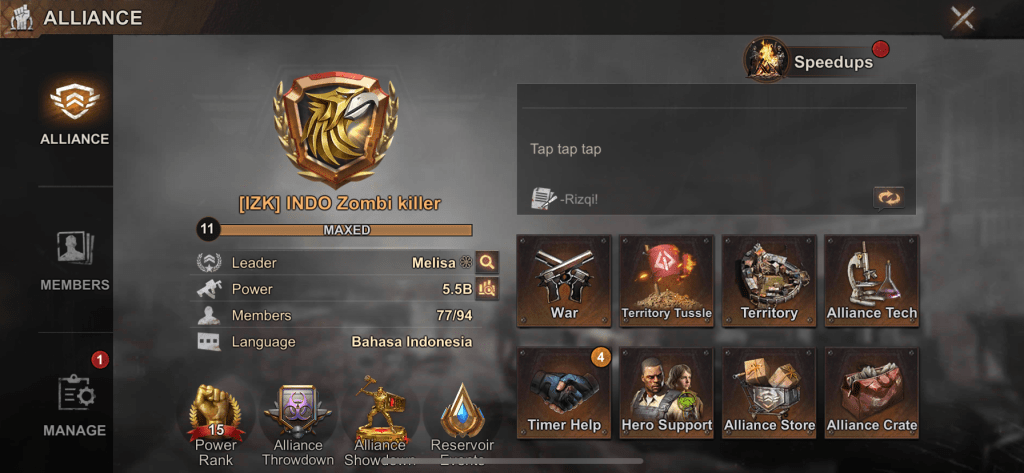Image resolution: width=1024 pixels, height=473 pixels.
Task: Open Alliance Showdown trophy
Action: tap(380, 420)
